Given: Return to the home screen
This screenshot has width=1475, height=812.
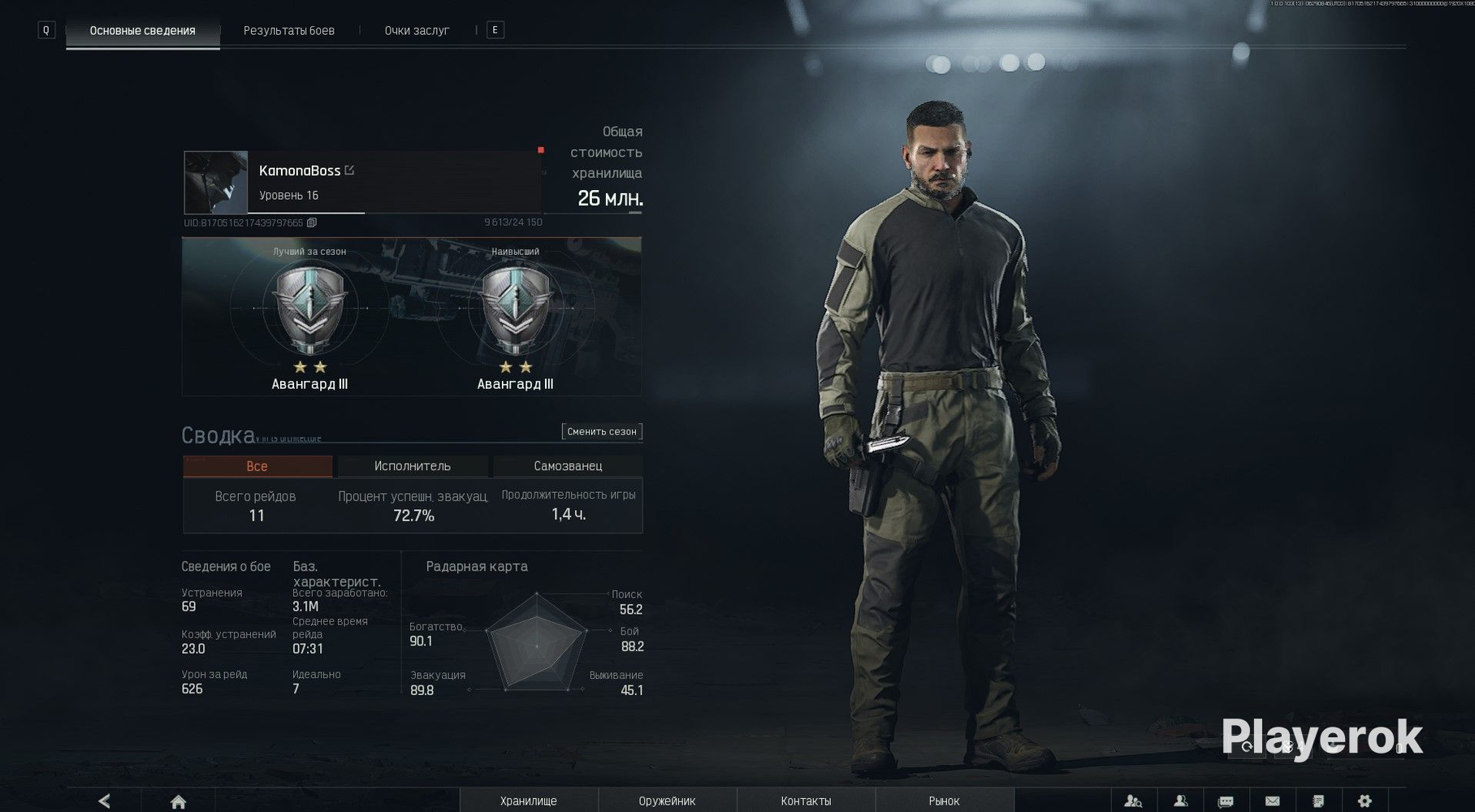Looking at the screenshot, I should pyautogui.click(x=179, y=801).
